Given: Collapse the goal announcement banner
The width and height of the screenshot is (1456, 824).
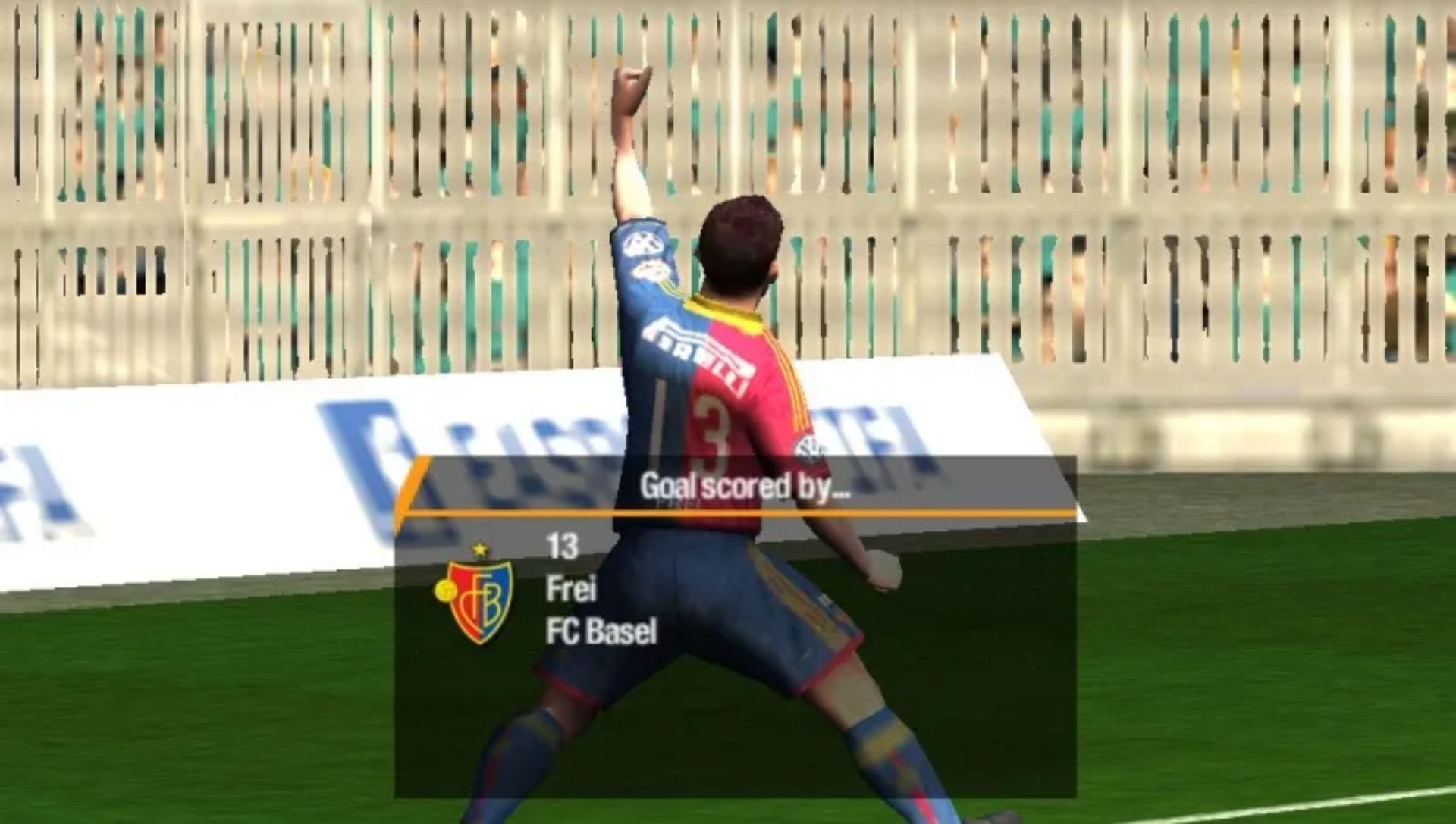Looking at the screenshot, I should click(x=747, y=485).
